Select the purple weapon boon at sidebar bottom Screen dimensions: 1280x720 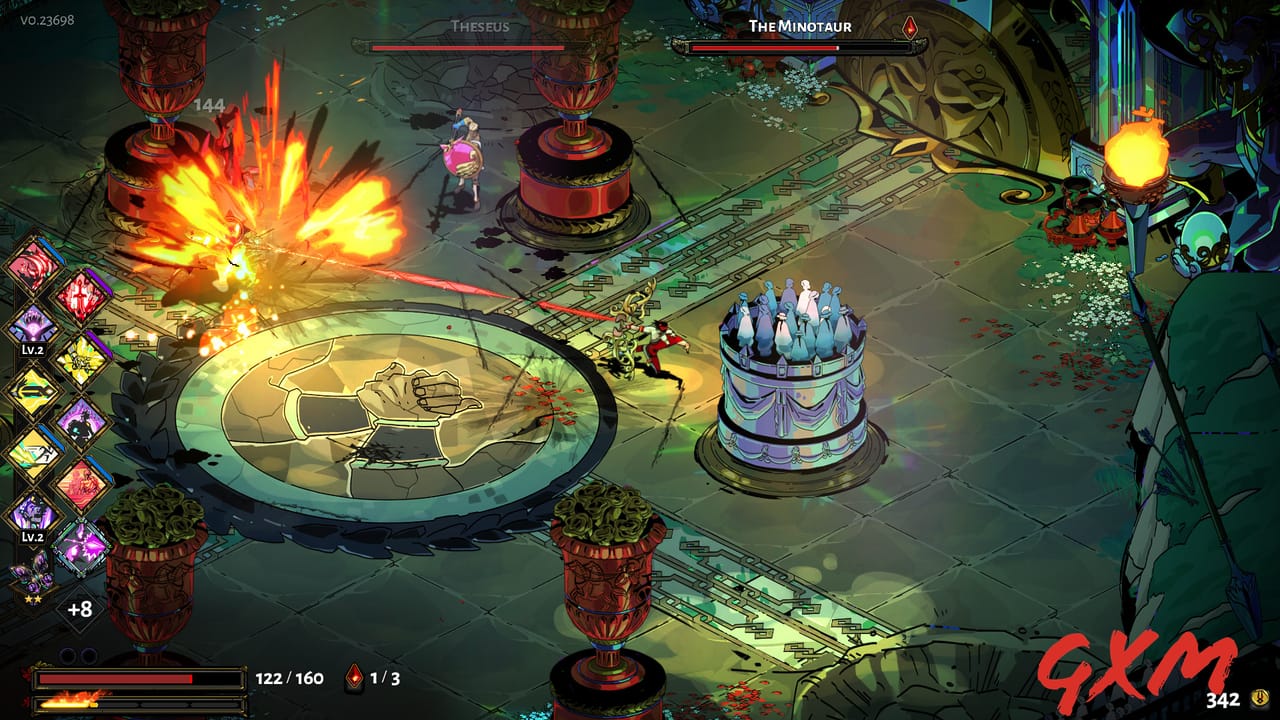click(81, 547)
